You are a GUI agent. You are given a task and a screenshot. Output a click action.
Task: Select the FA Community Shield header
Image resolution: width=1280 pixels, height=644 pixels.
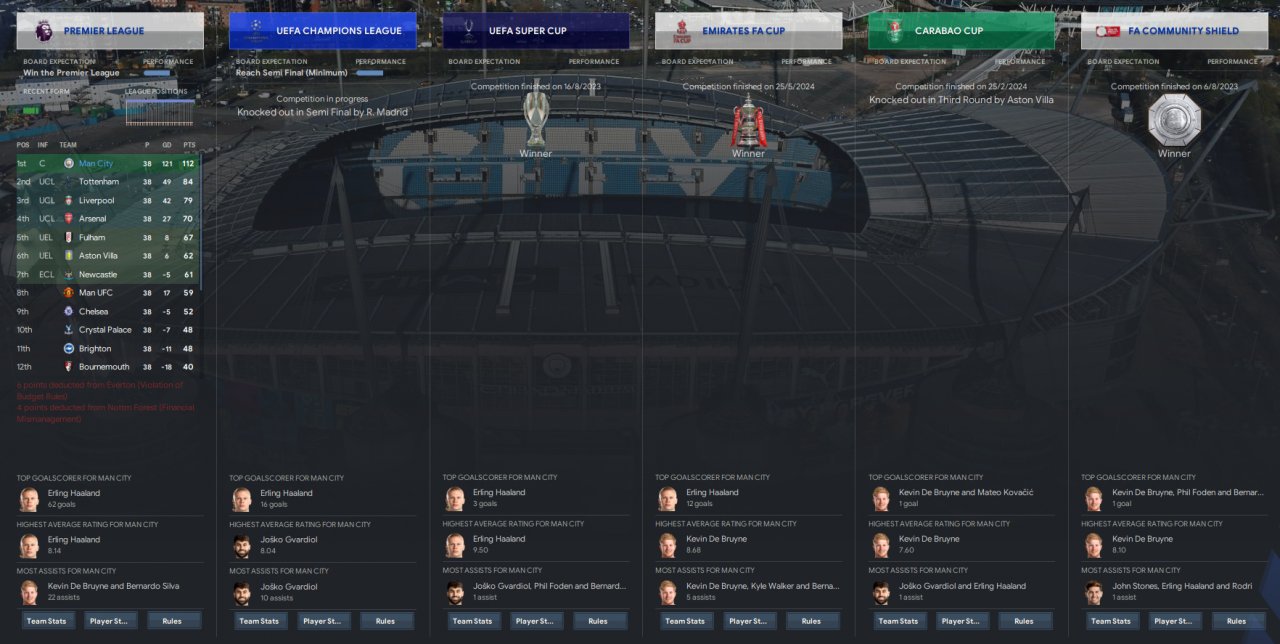pyautogui.click(x=1174, y=31)
